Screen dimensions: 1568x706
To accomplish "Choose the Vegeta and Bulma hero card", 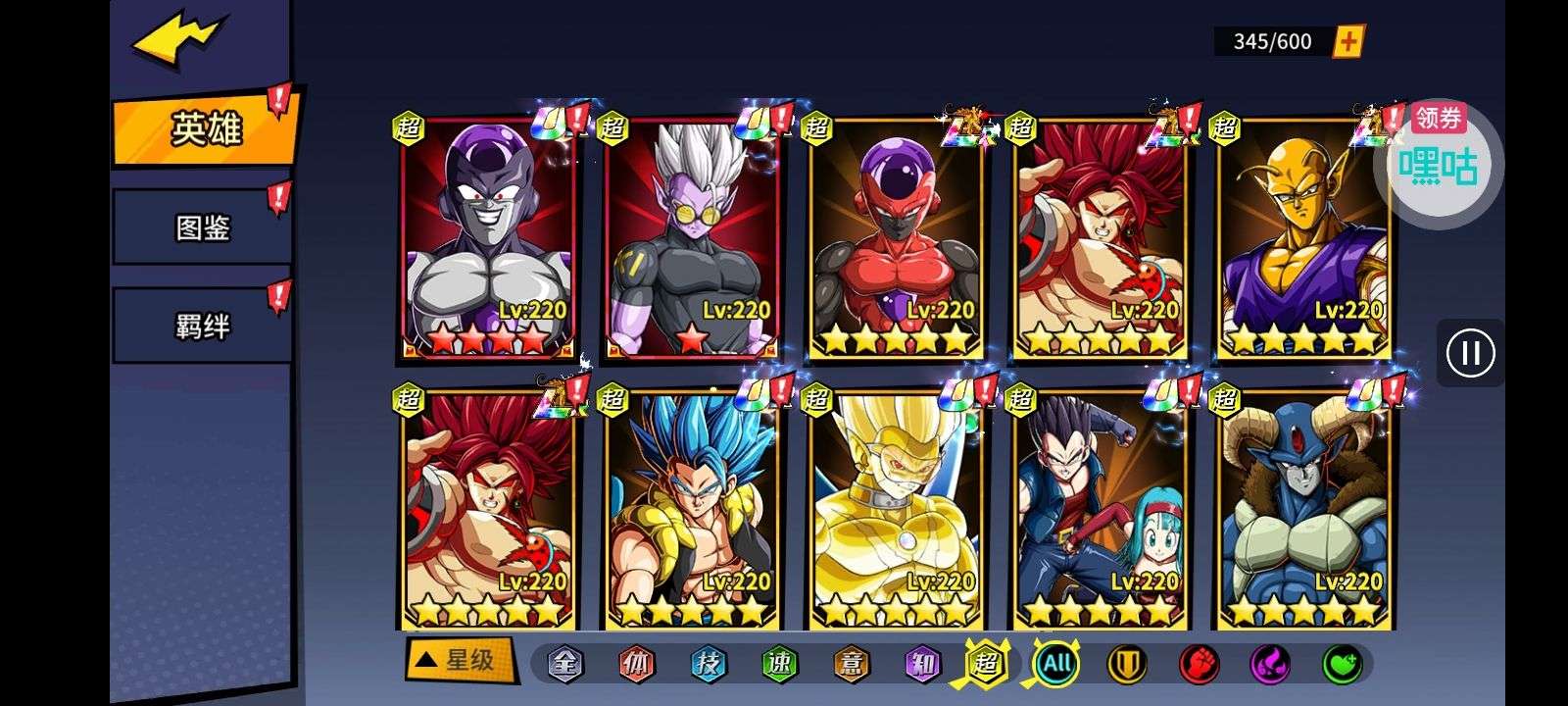I will 1100,510.
